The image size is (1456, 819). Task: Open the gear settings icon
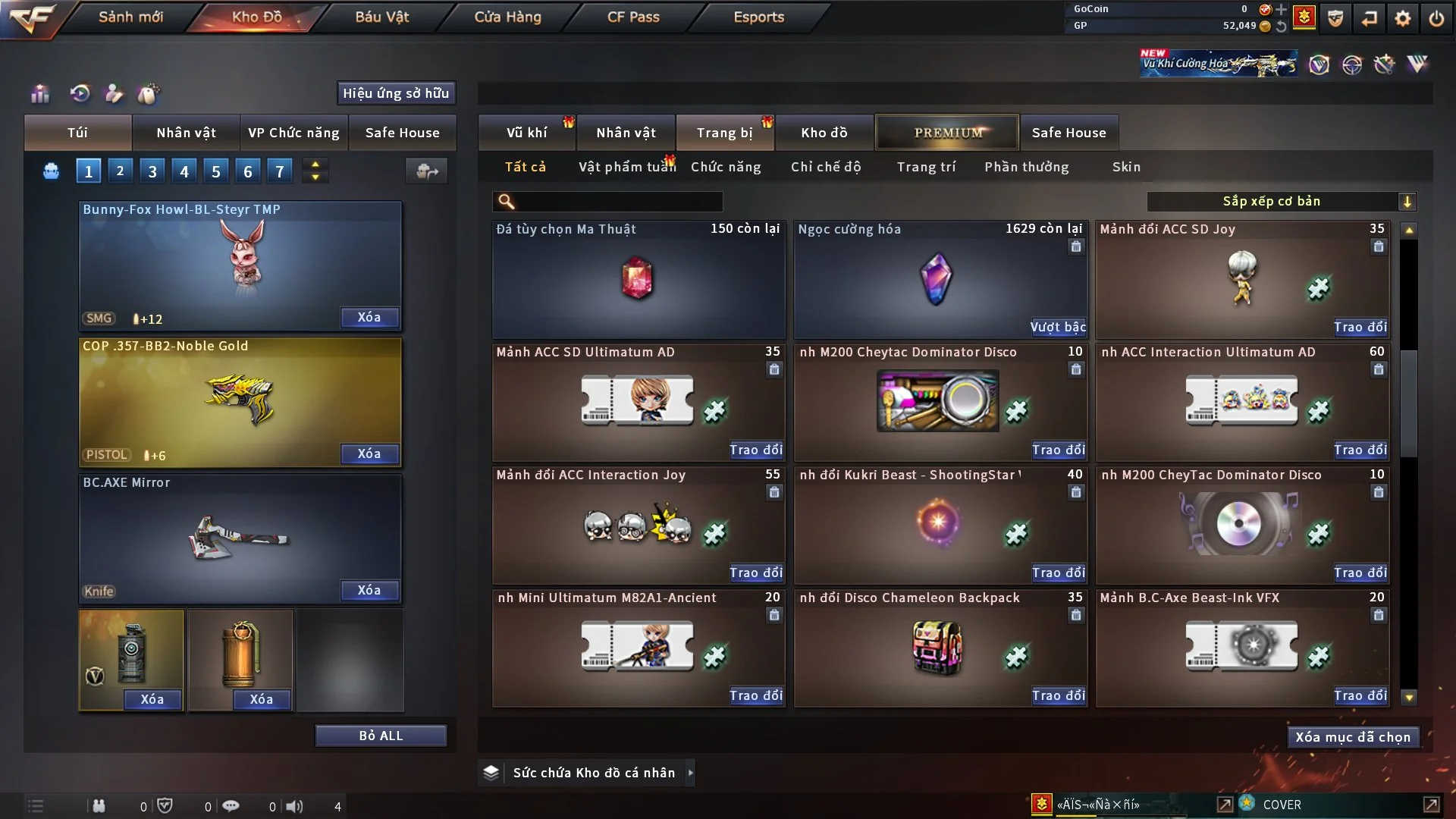1403,18
